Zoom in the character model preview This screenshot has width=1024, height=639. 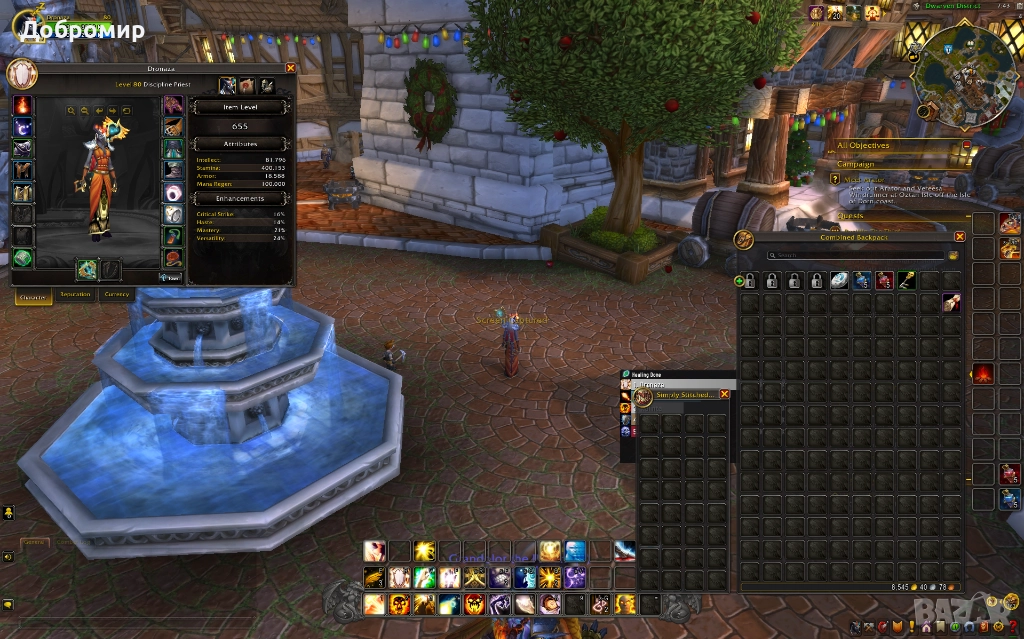coord(72,111)
